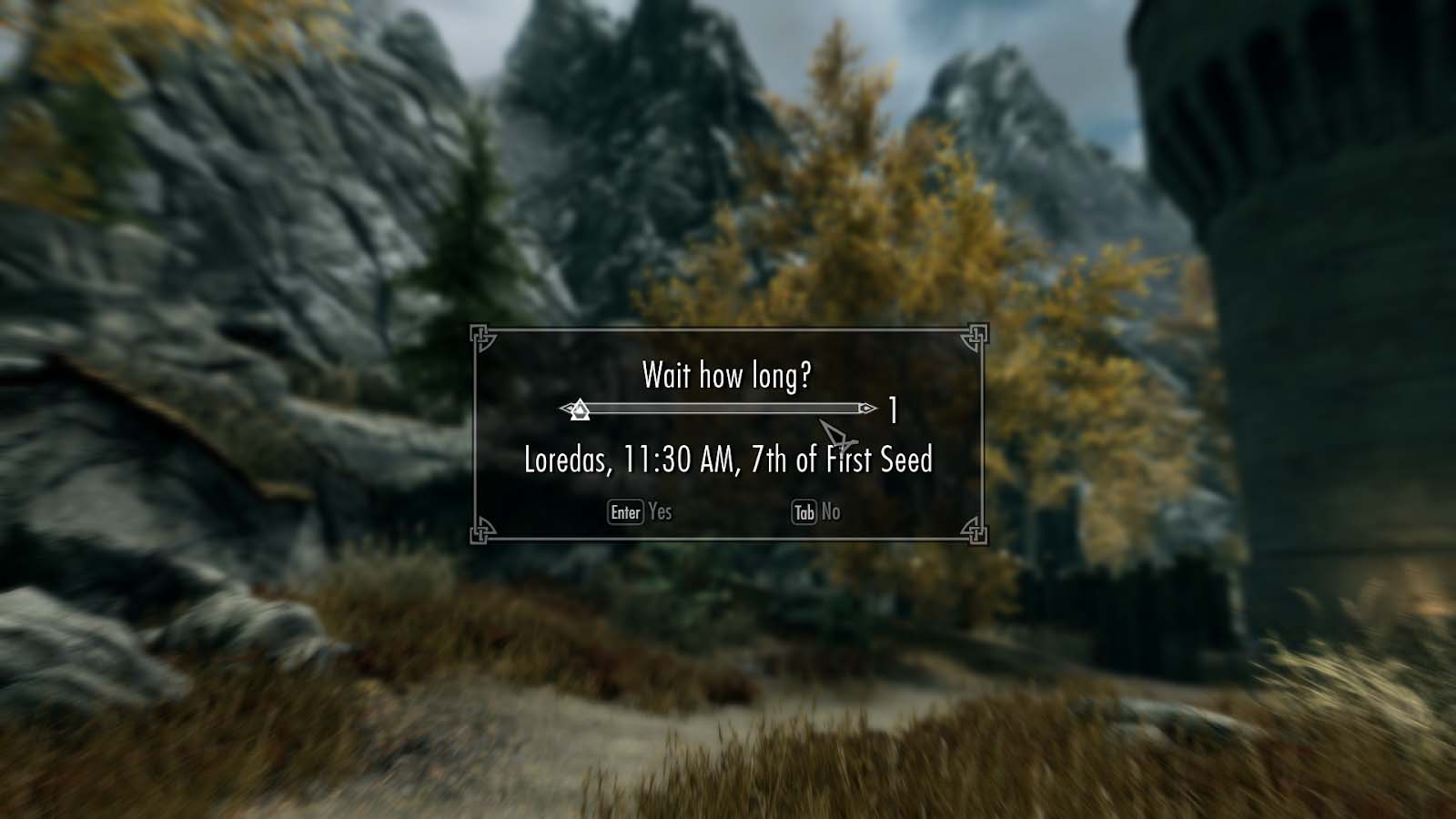Select the Enter key icon beside Yes
This screenshot has width=1456, height=819.
click(x=625, y=512)
